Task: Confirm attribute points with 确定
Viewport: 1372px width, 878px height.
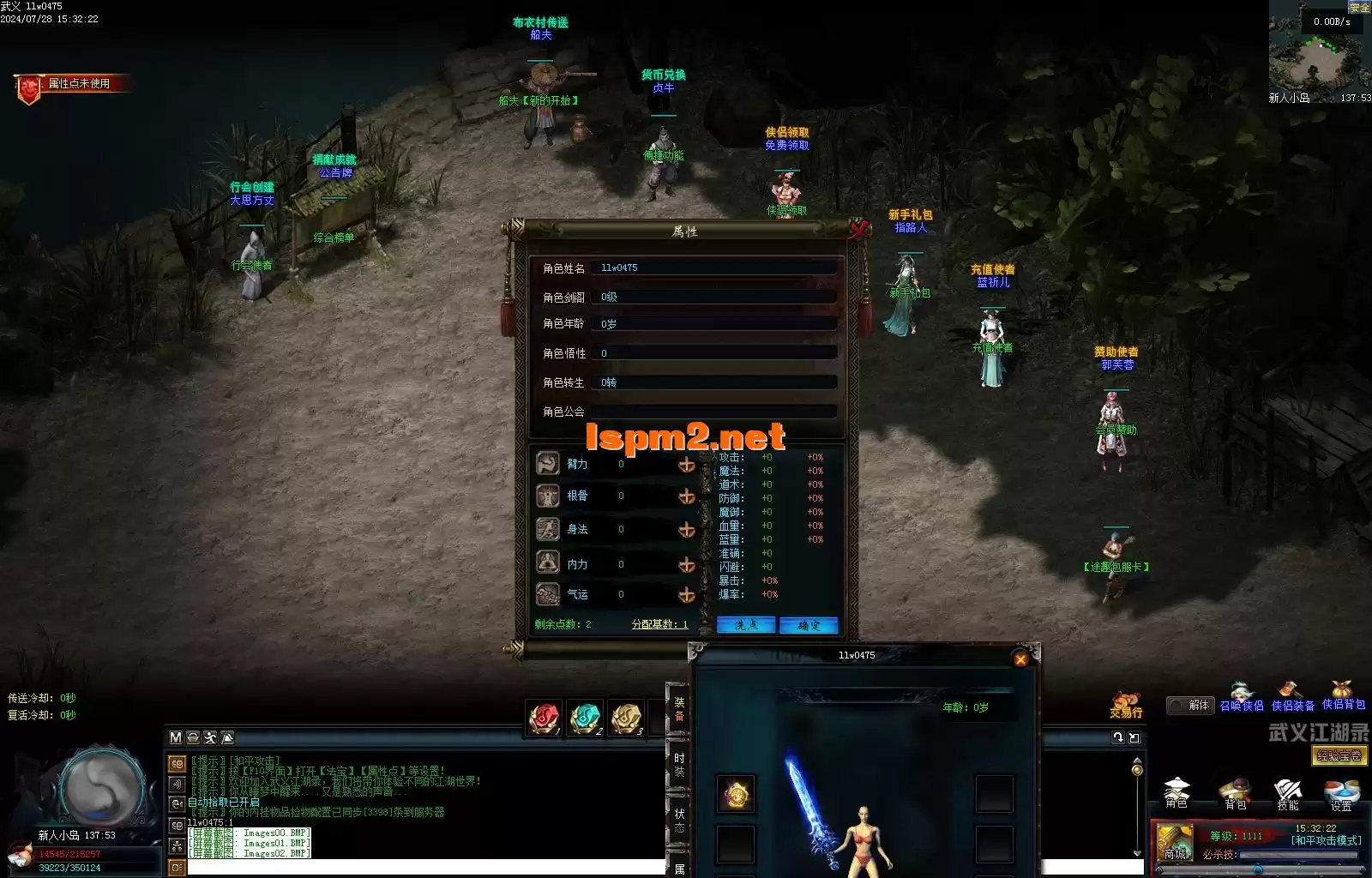Action: tap(809, 625)
